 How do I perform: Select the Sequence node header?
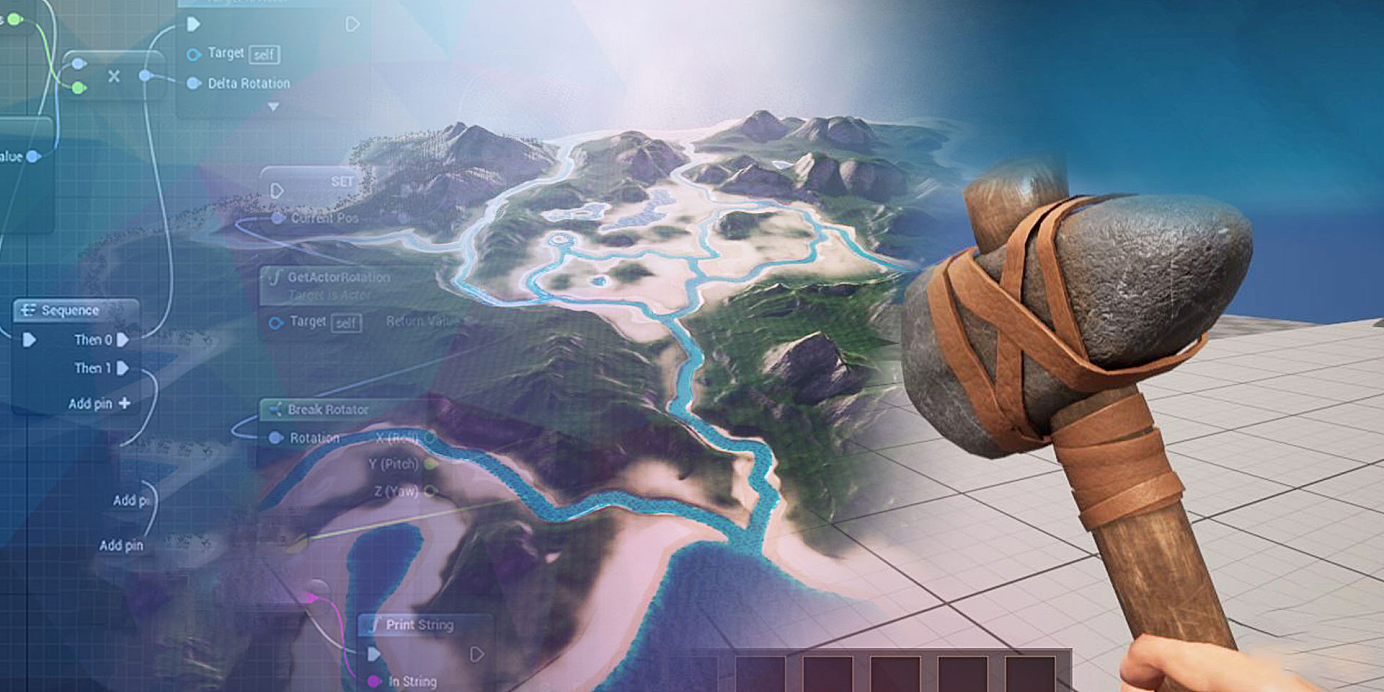70,311
